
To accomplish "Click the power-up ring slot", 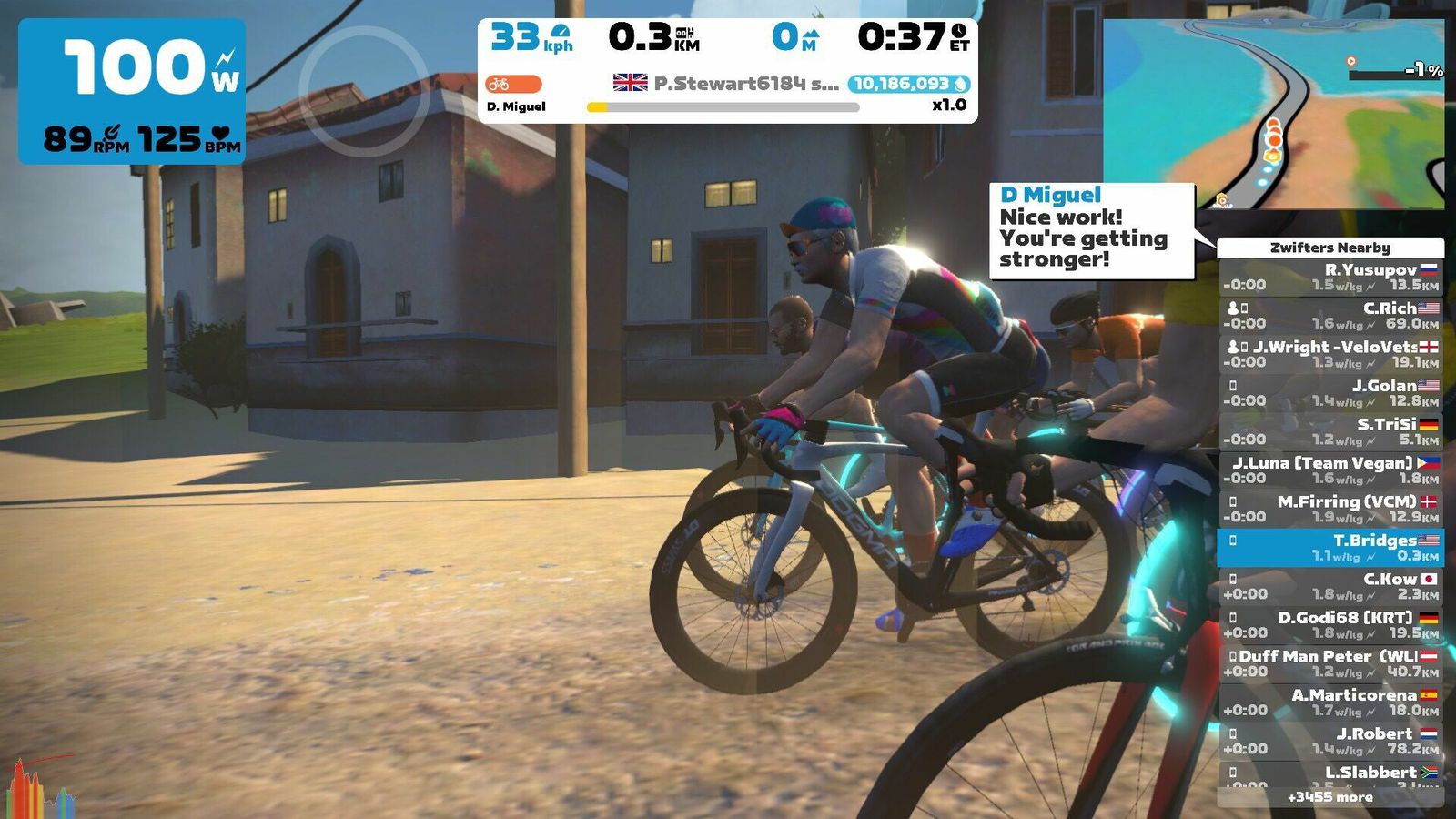I will click(x=363, y=91).
